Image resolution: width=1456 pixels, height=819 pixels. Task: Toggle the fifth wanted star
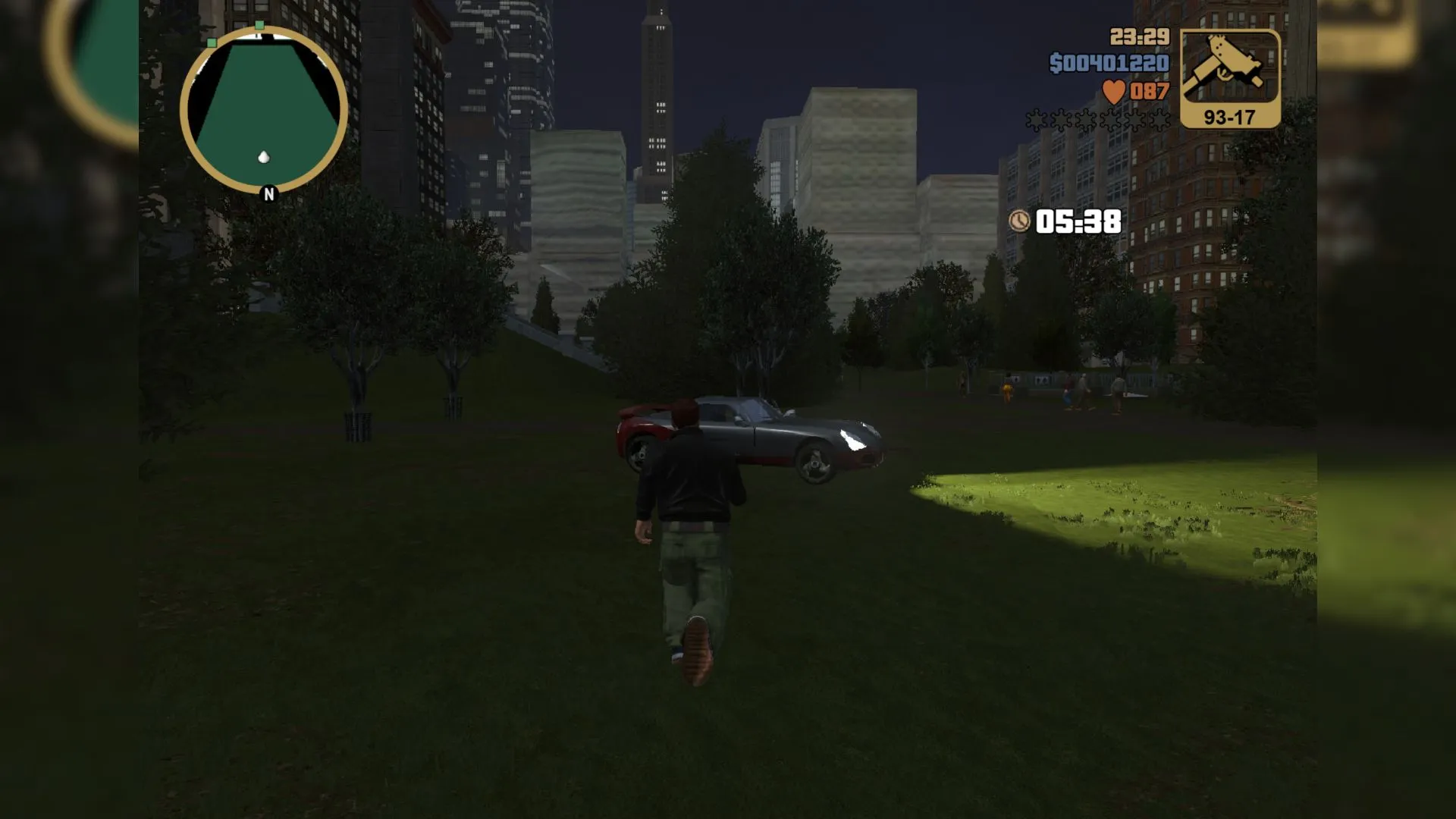tap(1135, 118)
